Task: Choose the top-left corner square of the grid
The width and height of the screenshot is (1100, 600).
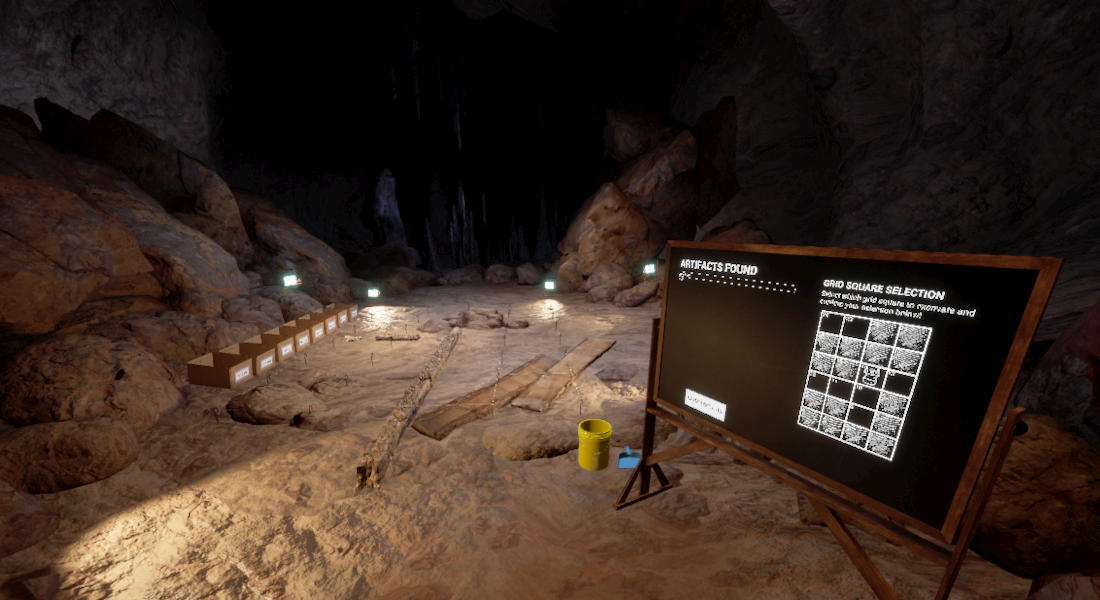Action: (x=830, y=324)
